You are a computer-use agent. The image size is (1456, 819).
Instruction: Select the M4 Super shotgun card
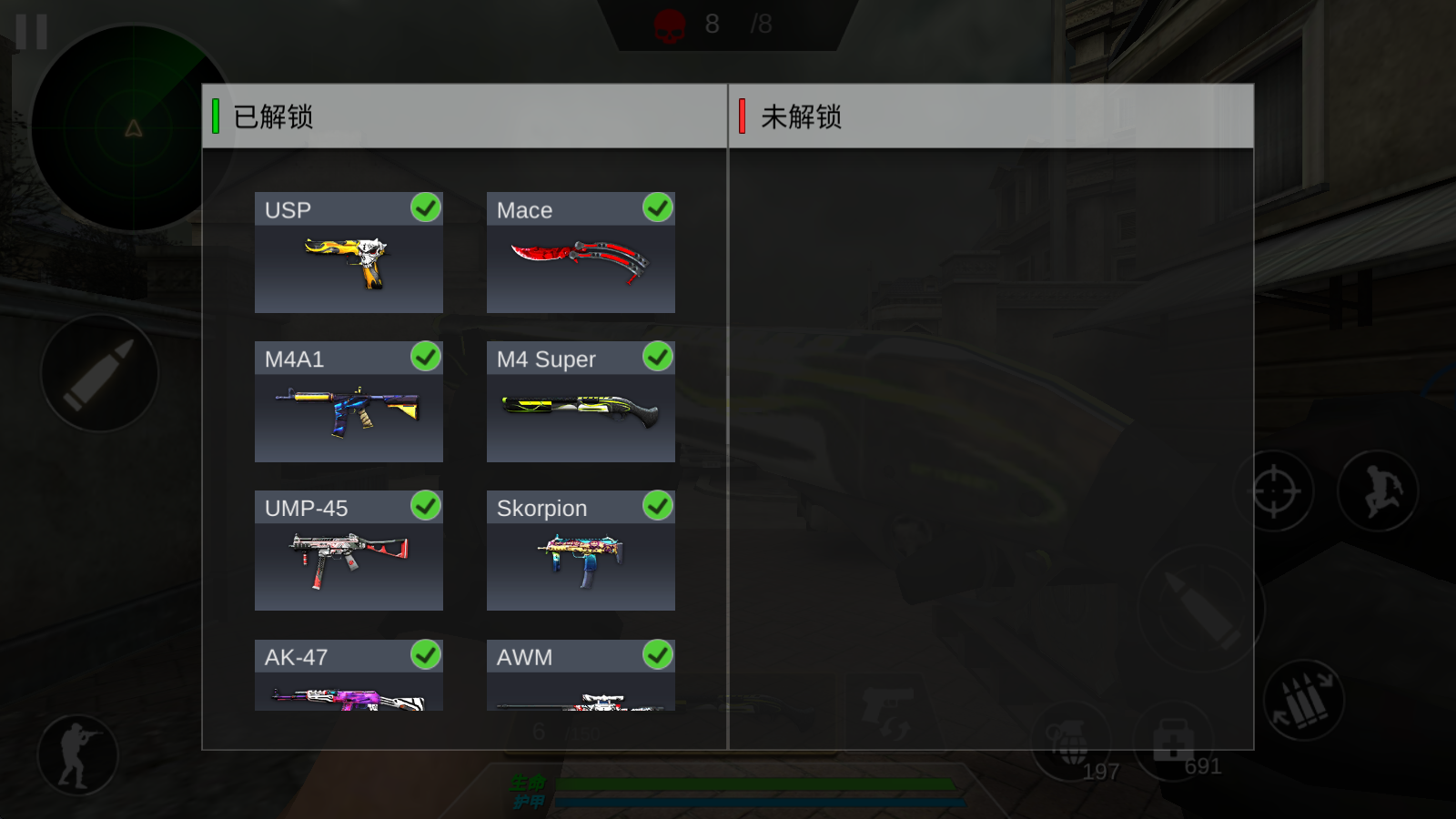coord(581,402)
